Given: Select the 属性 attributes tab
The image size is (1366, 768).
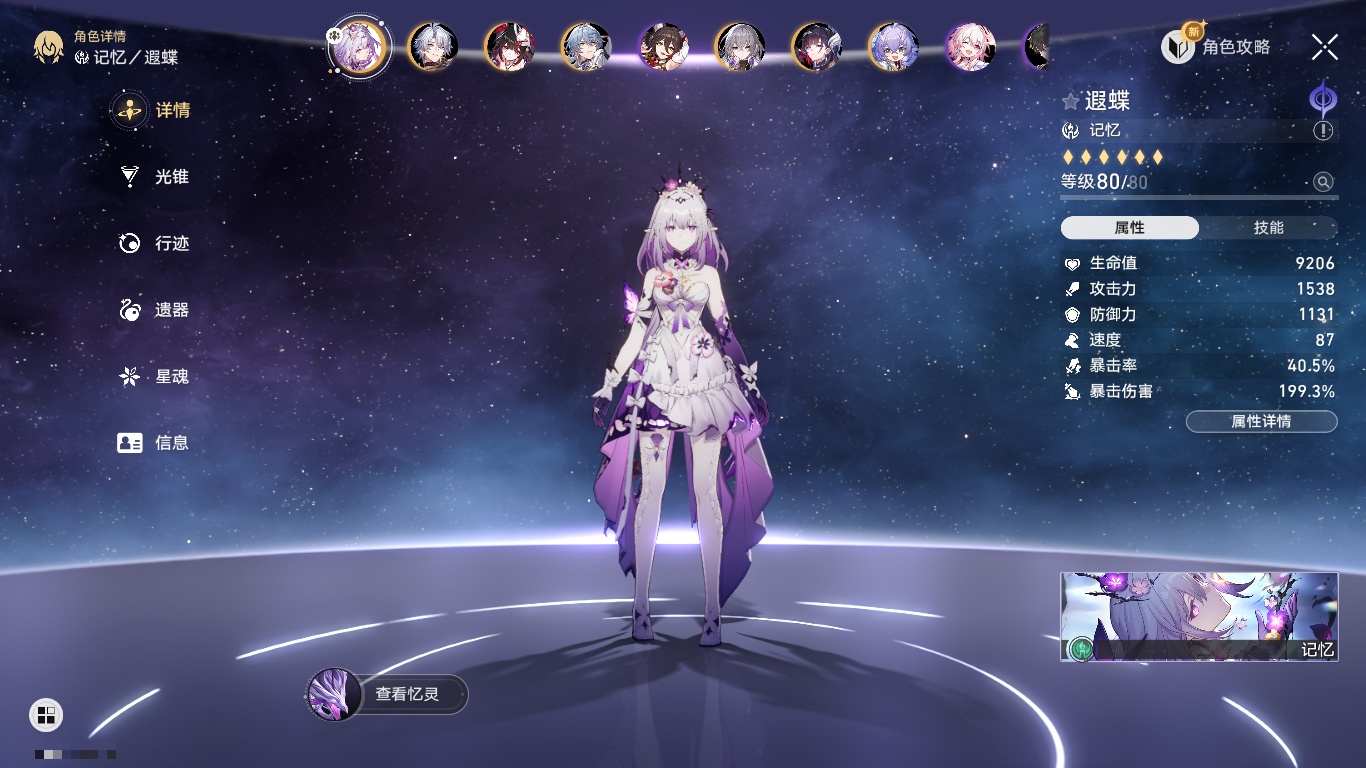Looking at the screenshot, I should [1130, 228].
